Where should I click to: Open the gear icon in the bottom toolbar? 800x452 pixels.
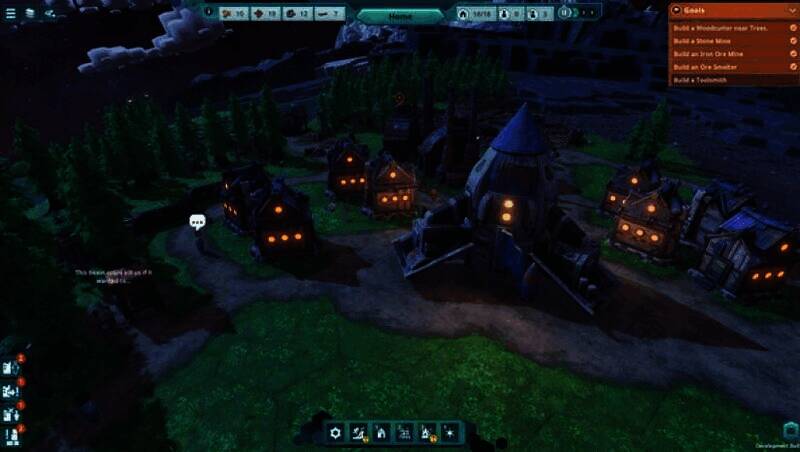336,433
